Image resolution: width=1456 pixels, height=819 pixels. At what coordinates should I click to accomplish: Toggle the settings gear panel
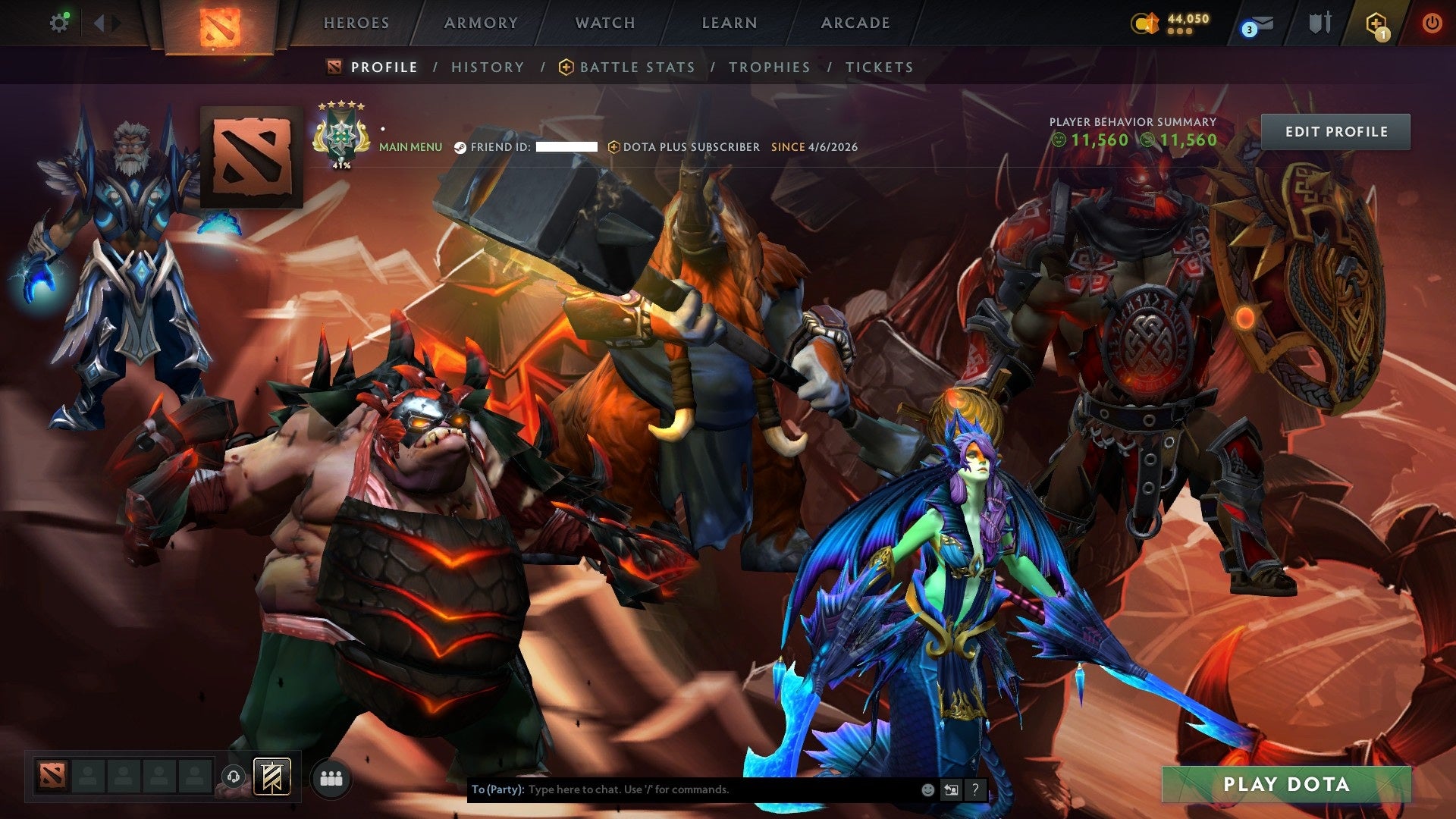click(60, 23)
